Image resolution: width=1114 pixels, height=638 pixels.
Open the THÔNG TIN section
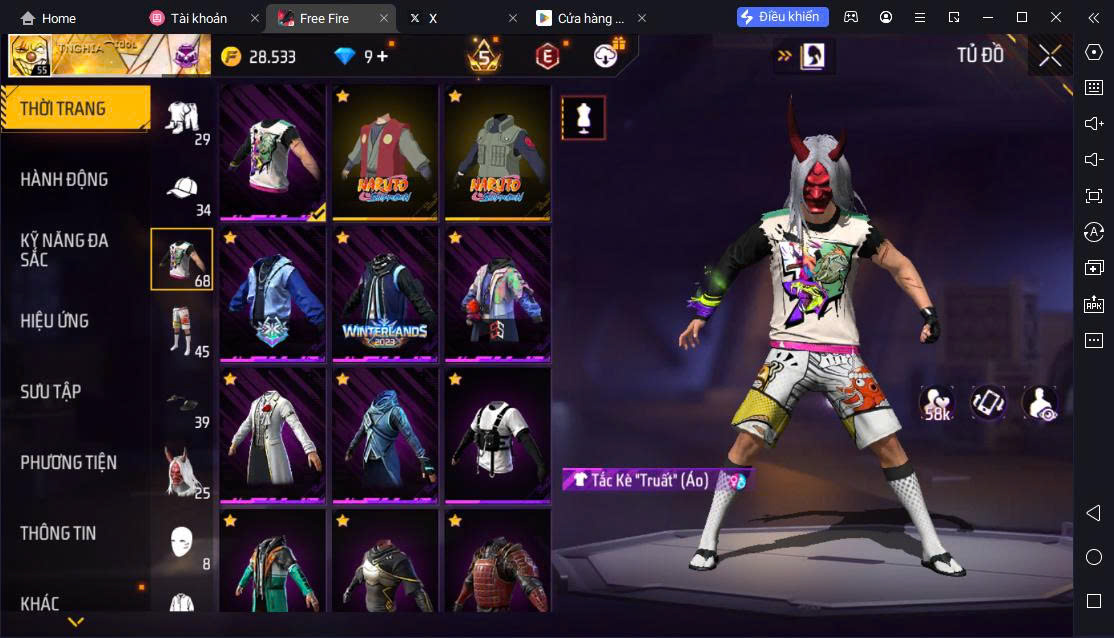click(x=58, y=533)
